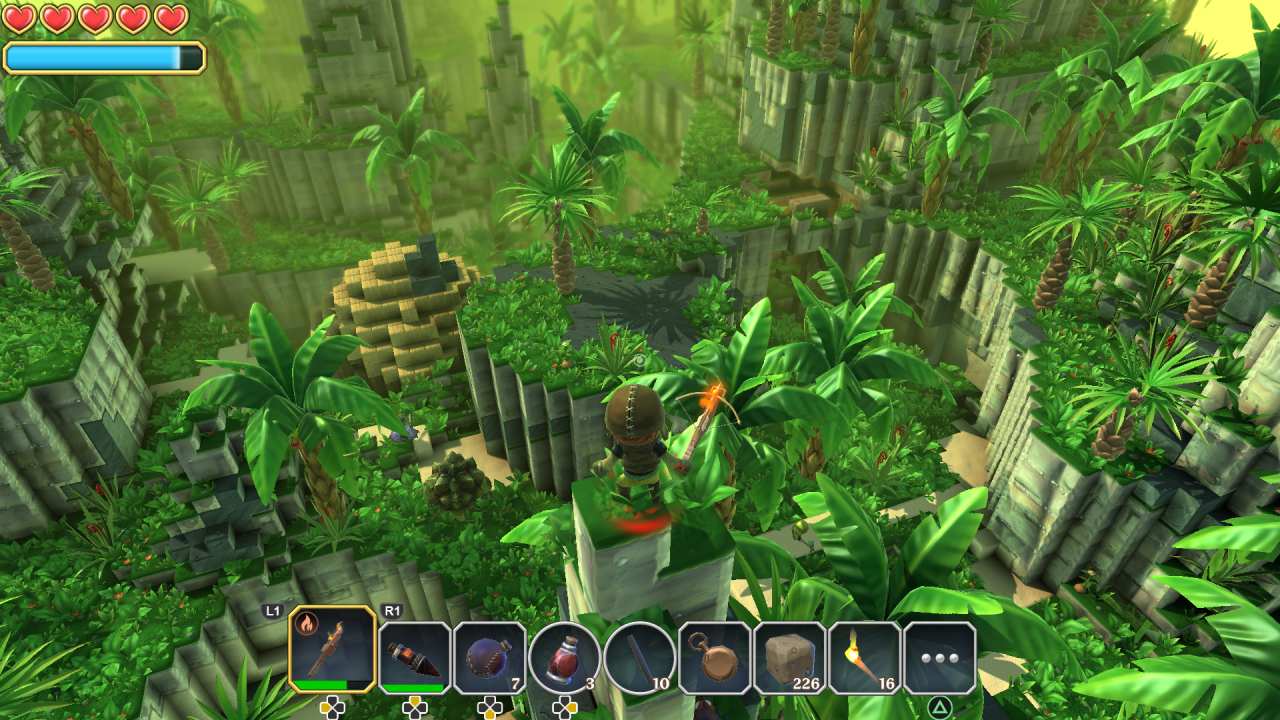Select the drill tool slot
This screenshot has height=720, width=1280.
[x=414, y=657]
